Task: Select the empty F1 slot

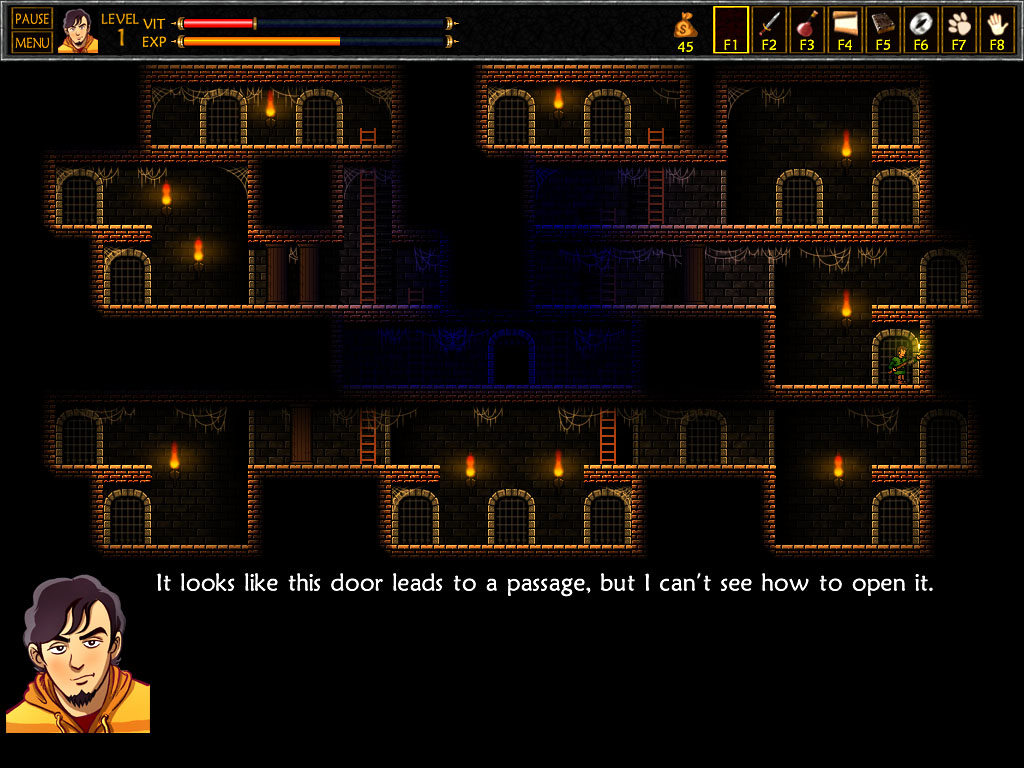Action: 731,29
